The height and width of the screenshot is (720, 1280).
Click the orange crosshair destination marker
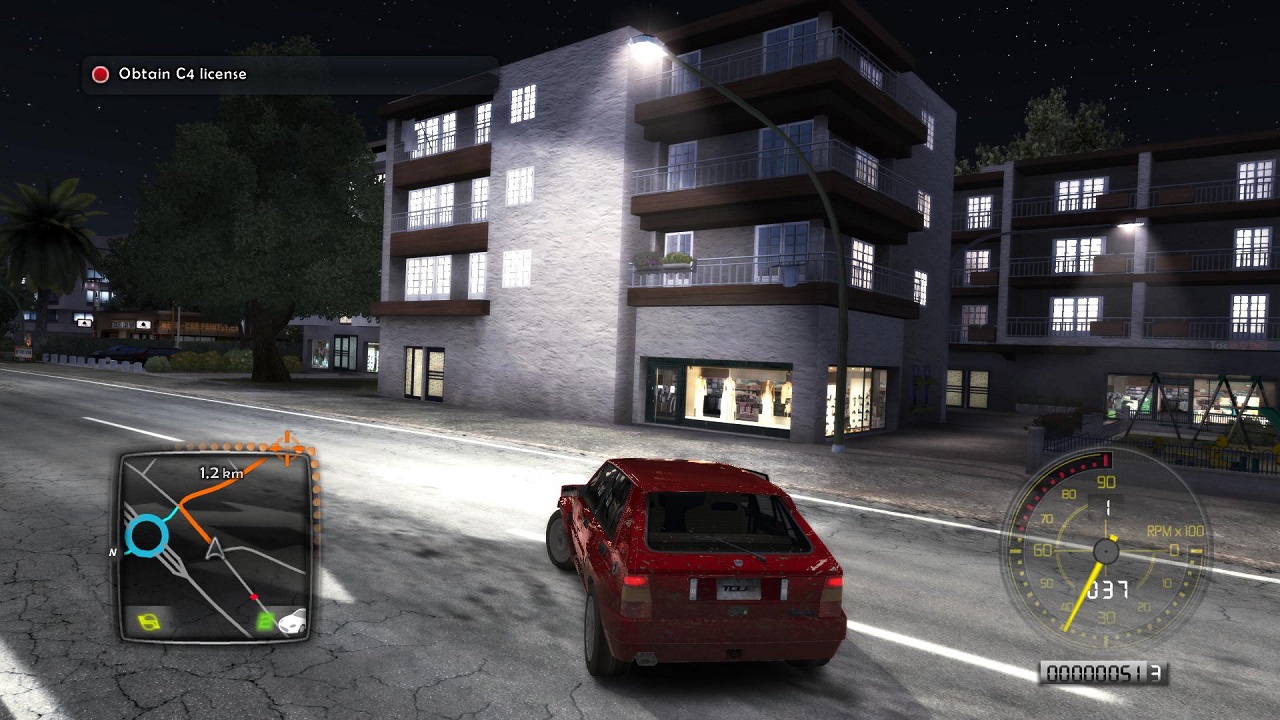288,448
